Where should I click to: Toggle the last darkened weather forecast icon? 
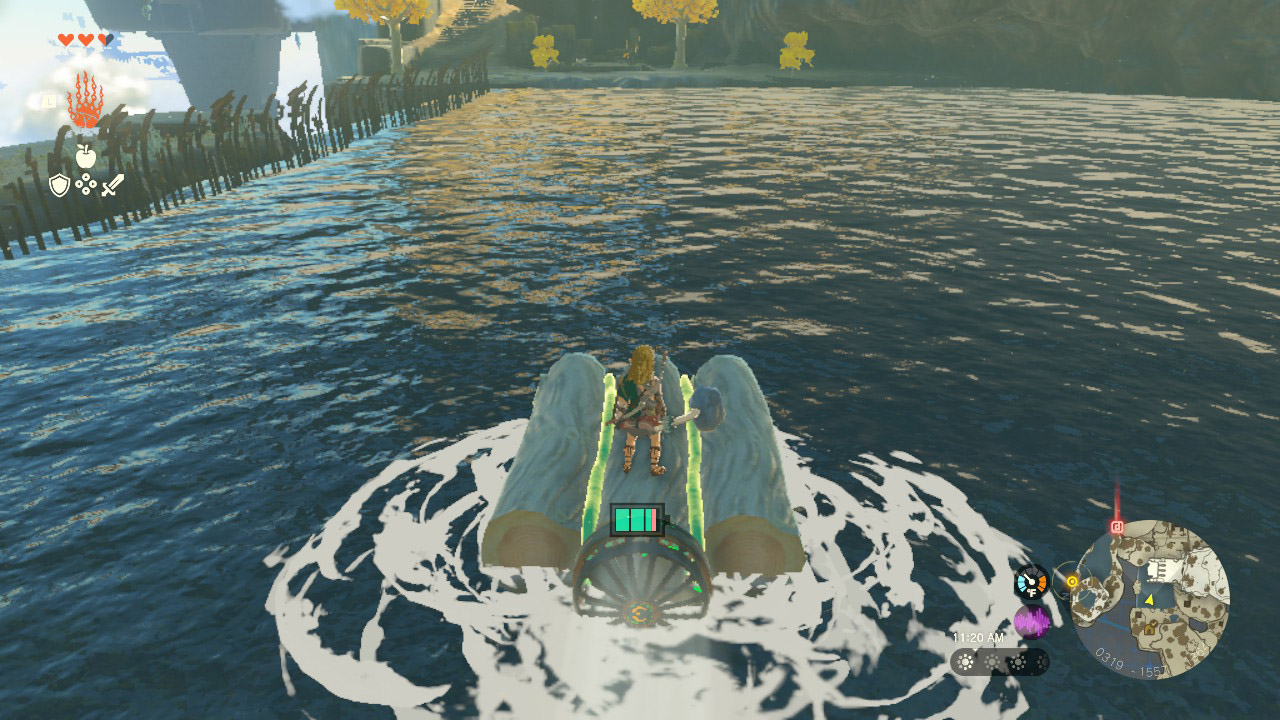(x=1041, y=662)
